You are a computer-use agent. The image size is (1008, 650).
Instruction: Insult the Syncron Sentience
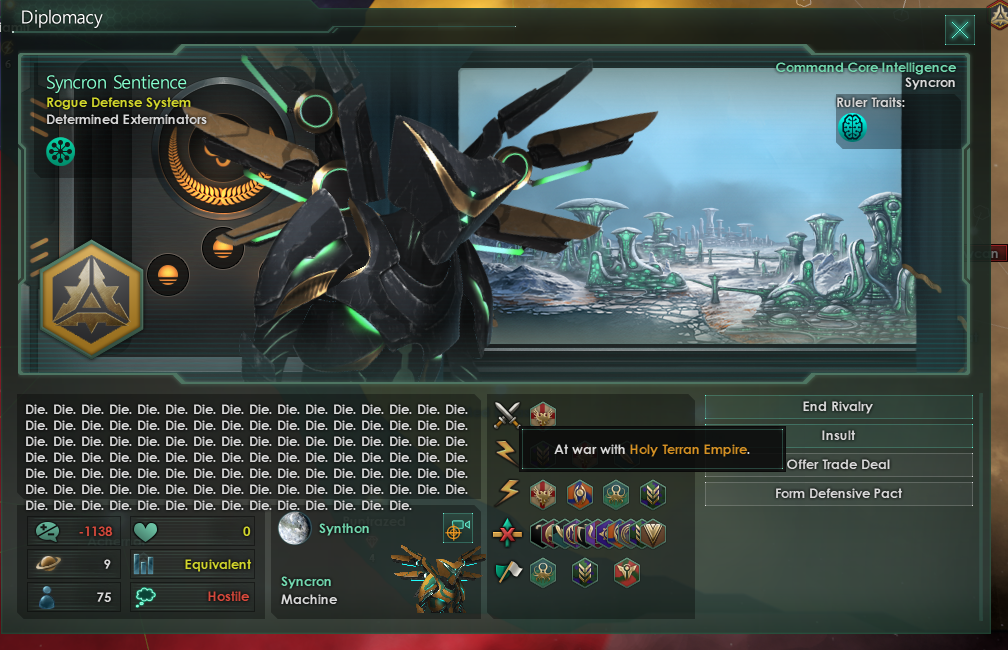pyautogui.click(x=838, y=436)
